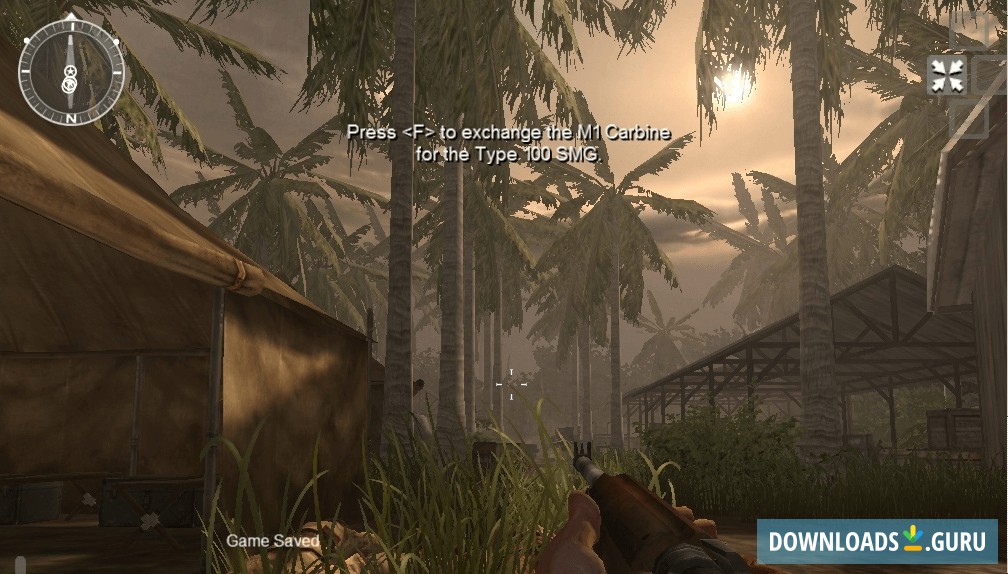Click the inward-arrows exit fullscreen icon
Image resolution: width=1008 pixels, height=574 pixels.
tap(945, 76)
